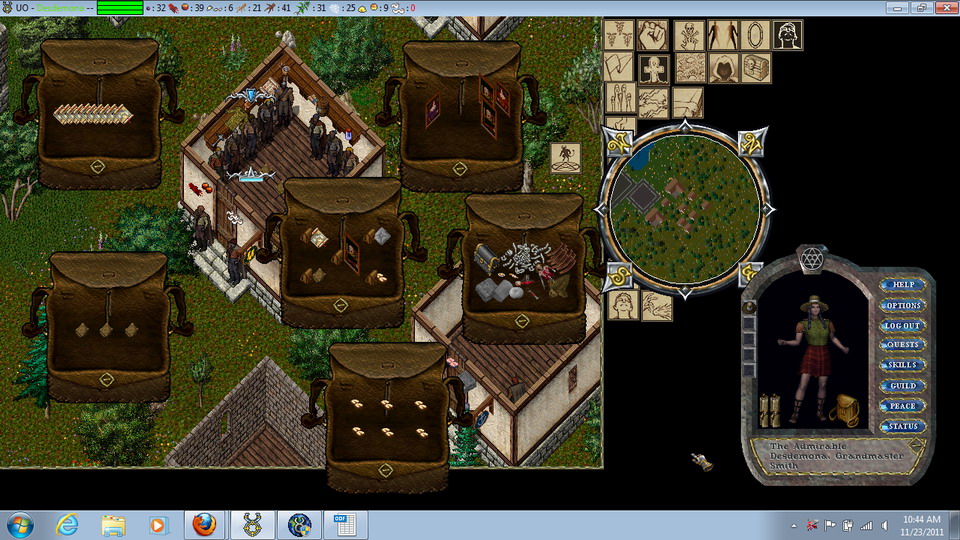Open the Guild window

(903, 385)
